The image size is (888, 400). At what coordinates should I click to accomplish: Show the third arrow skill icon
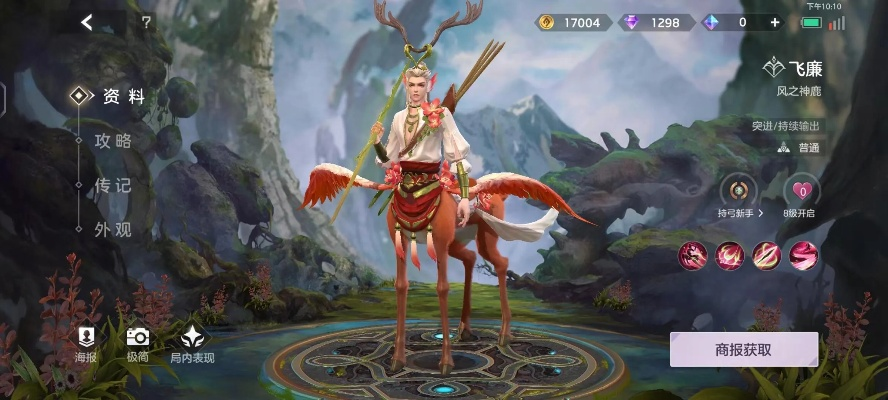(766, 256)
